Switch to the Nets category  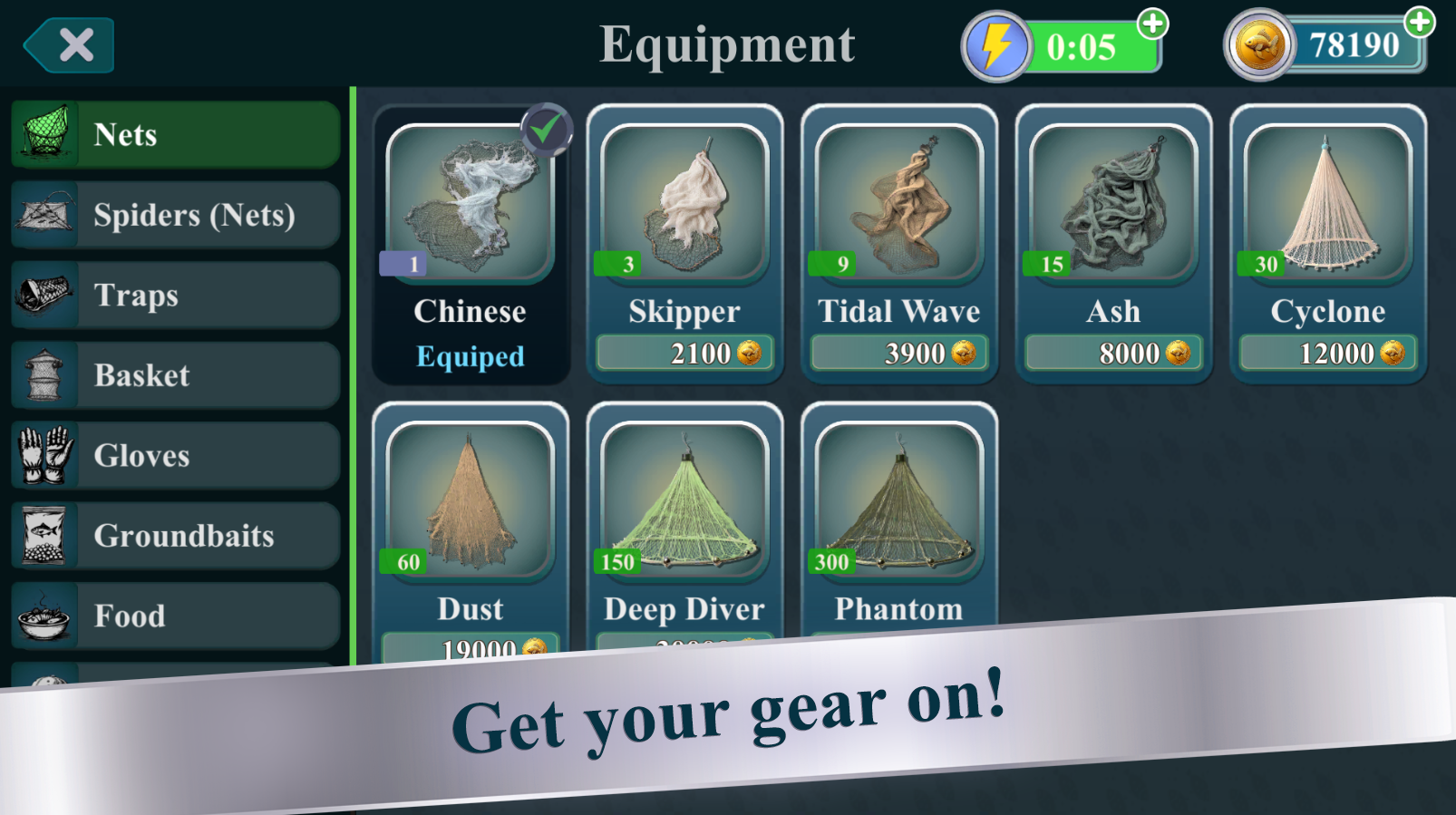coord(176,135)
